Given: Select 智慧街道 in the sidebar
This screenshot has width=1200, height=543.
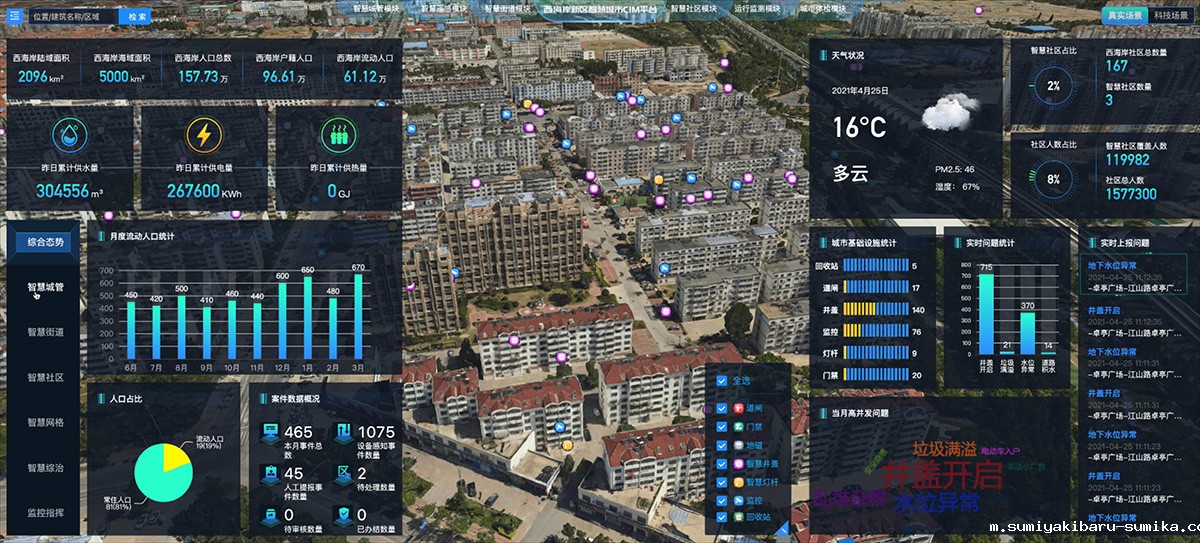Looking at the screenshot, I should [x=45, y=332].
